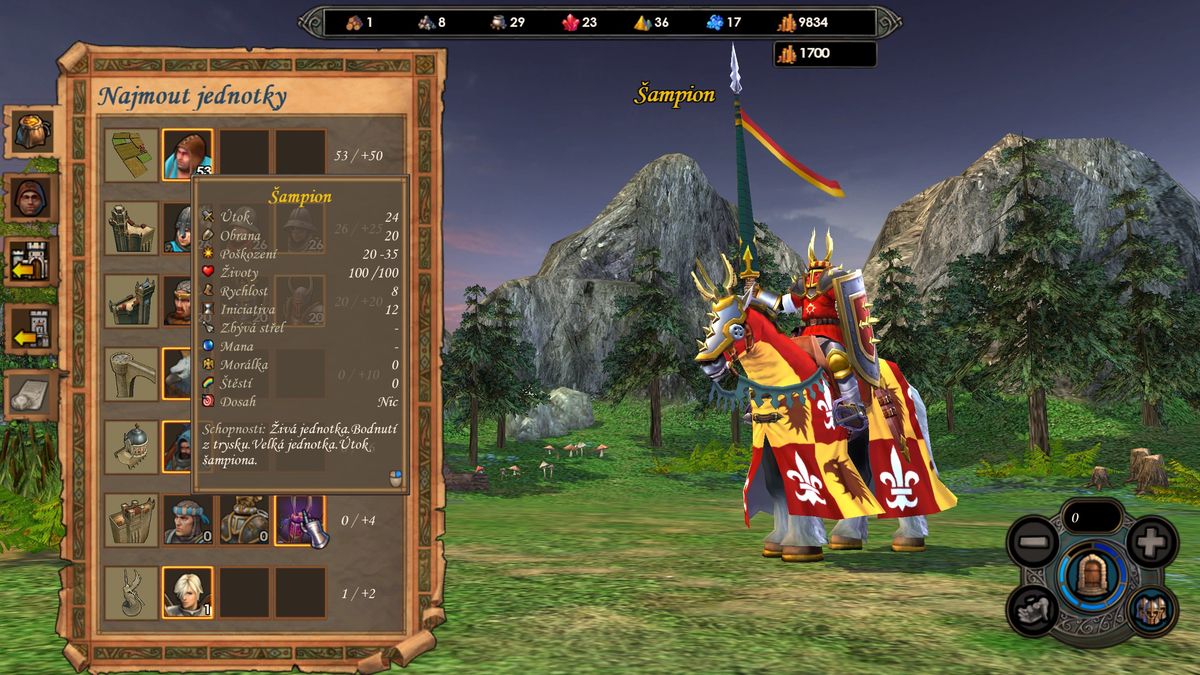The width and height of the screenshot is (1200, 675).
Task: Click the open hand button
Action: click(x=1031, y=609)
